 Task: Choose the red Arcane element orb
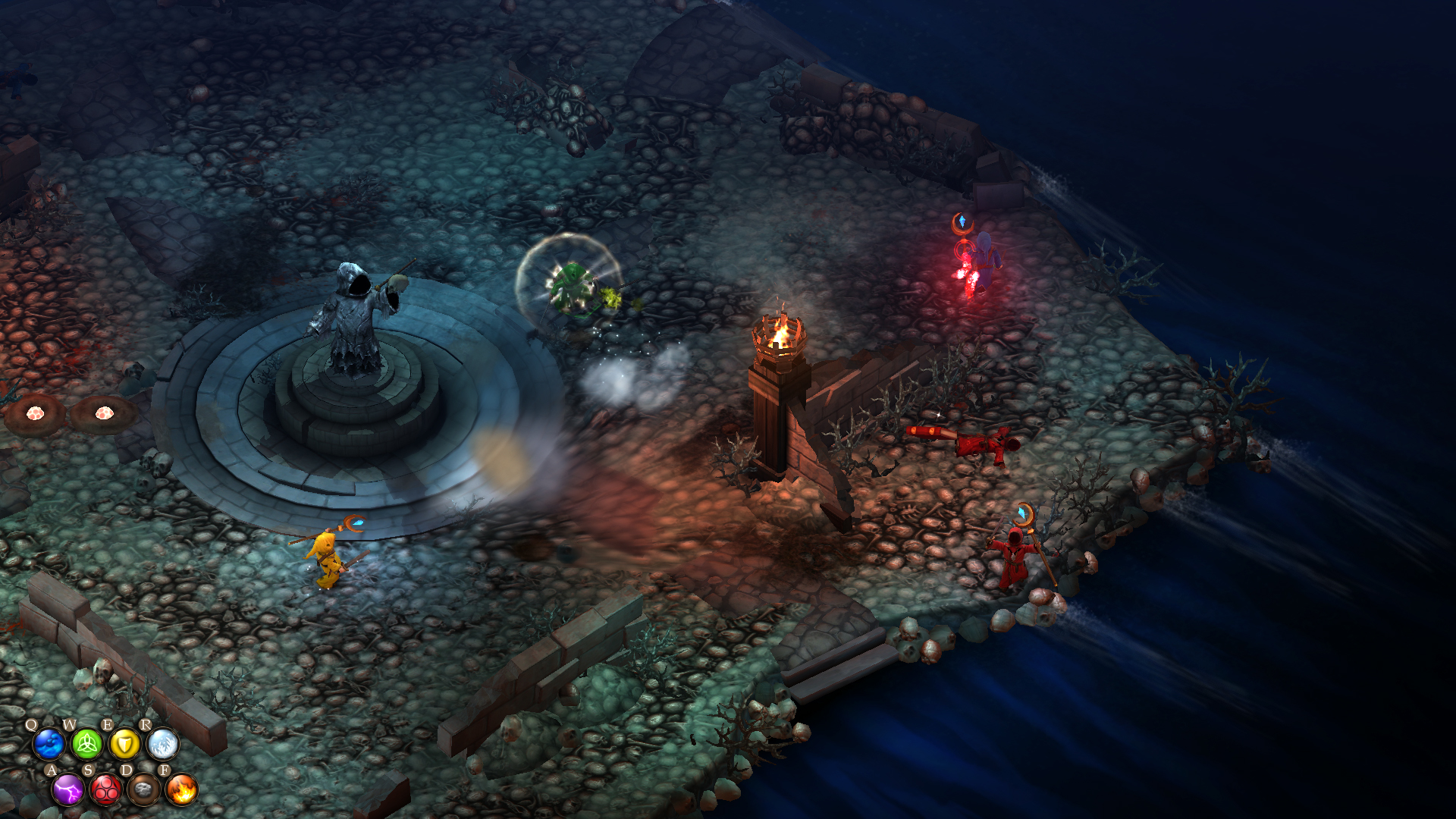[106, 790]
